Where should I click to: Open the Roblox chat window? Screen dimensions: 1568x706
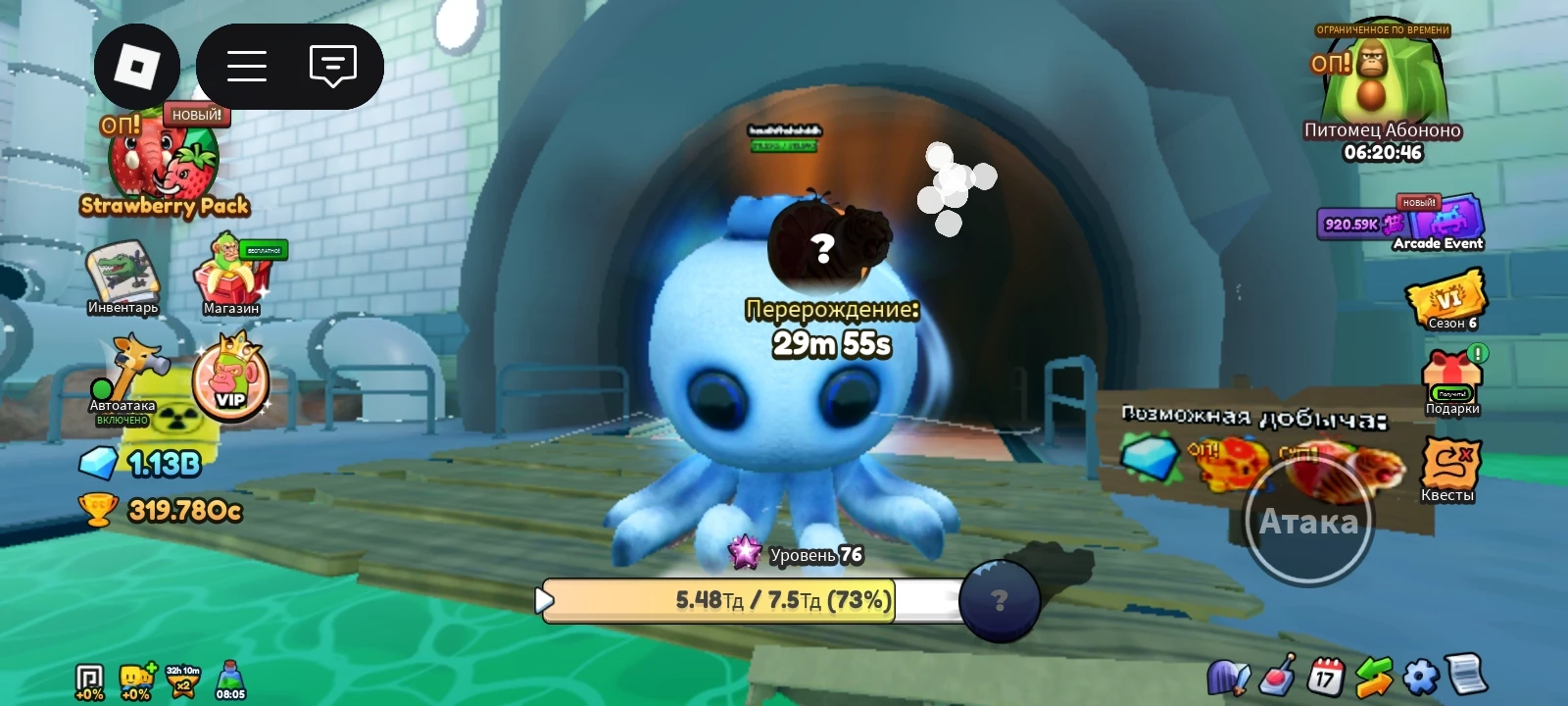pyautogui.click(x=332, y=67)
